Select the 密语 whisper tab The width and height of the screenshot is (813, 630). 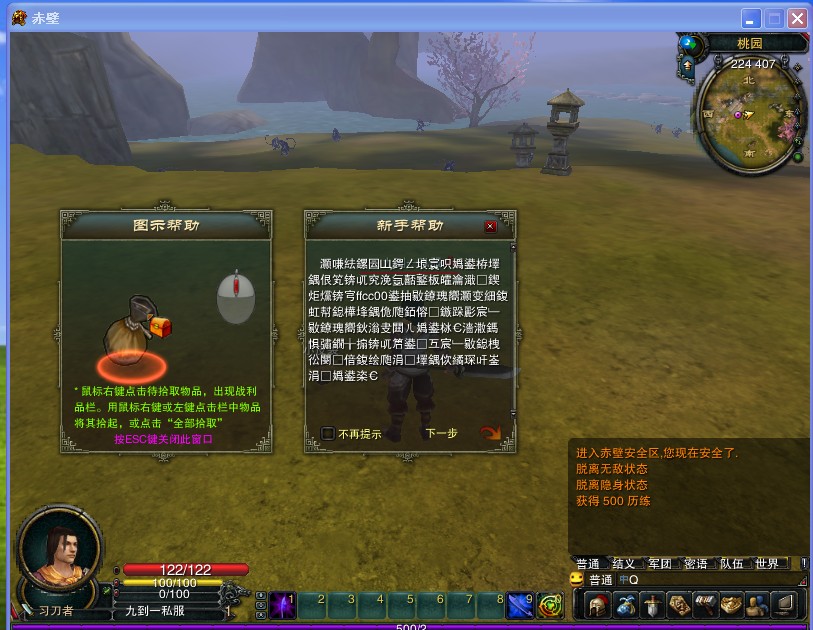696,564
